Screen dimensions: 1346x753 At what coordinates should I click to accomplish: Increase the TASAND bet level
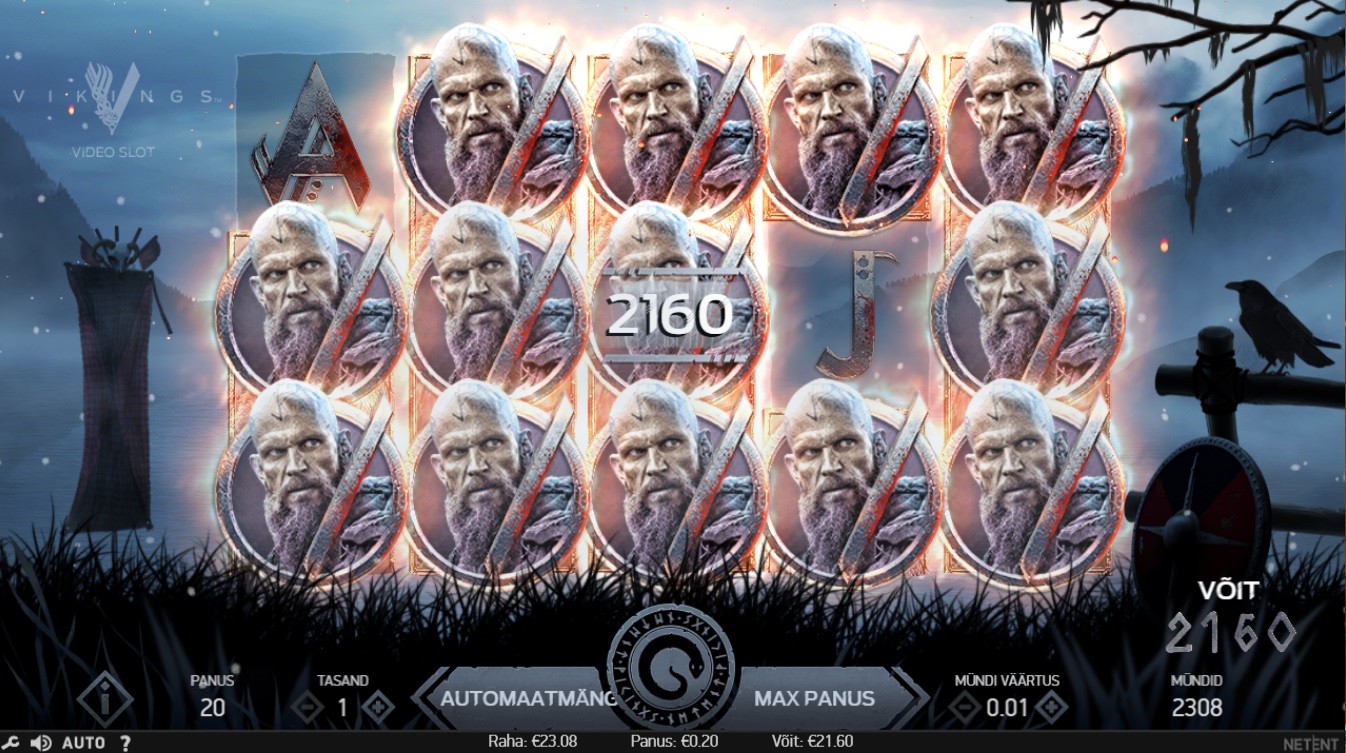coord(378,708)
